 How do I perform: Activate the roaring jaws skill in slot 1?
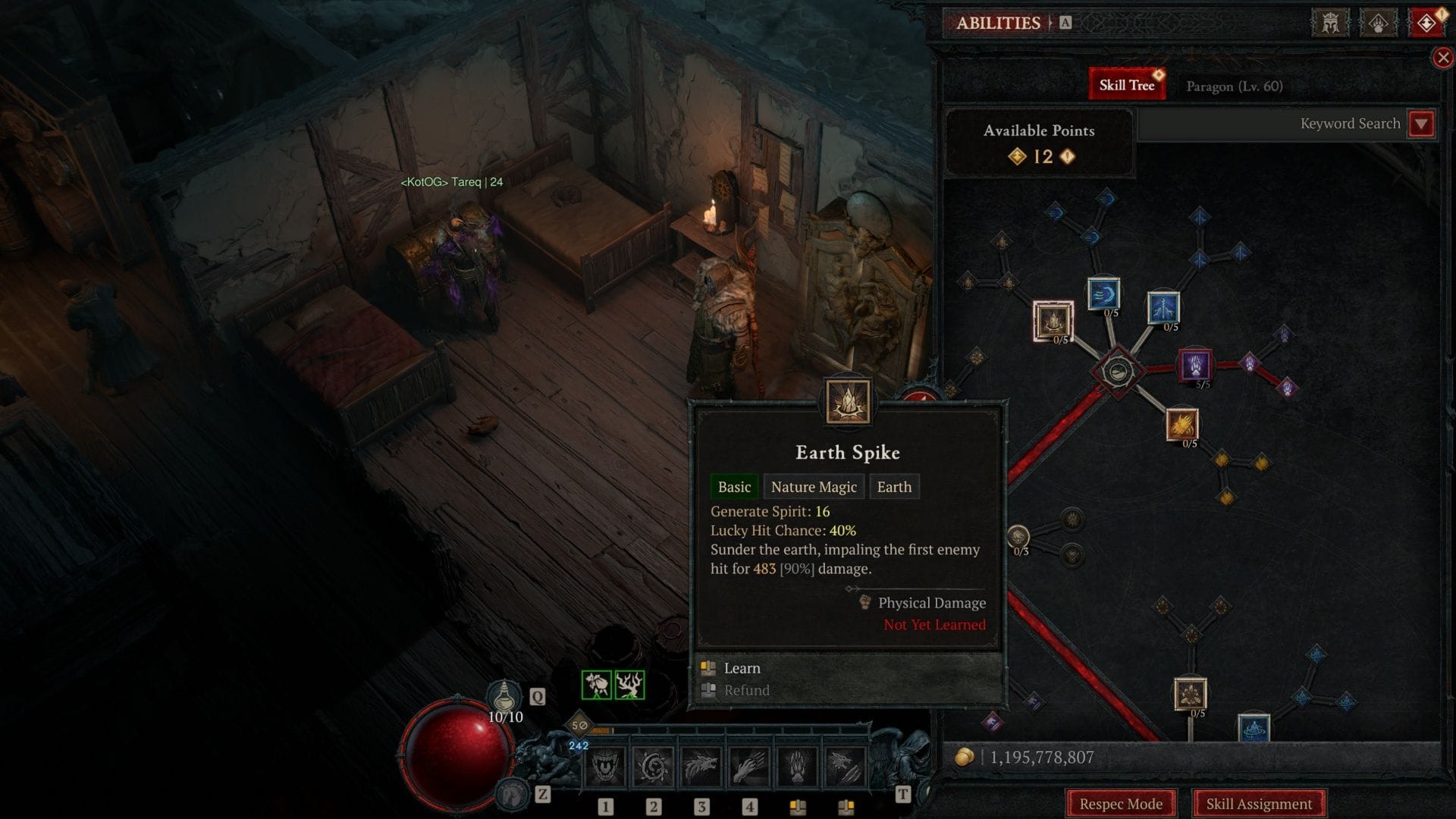[605, 767]
